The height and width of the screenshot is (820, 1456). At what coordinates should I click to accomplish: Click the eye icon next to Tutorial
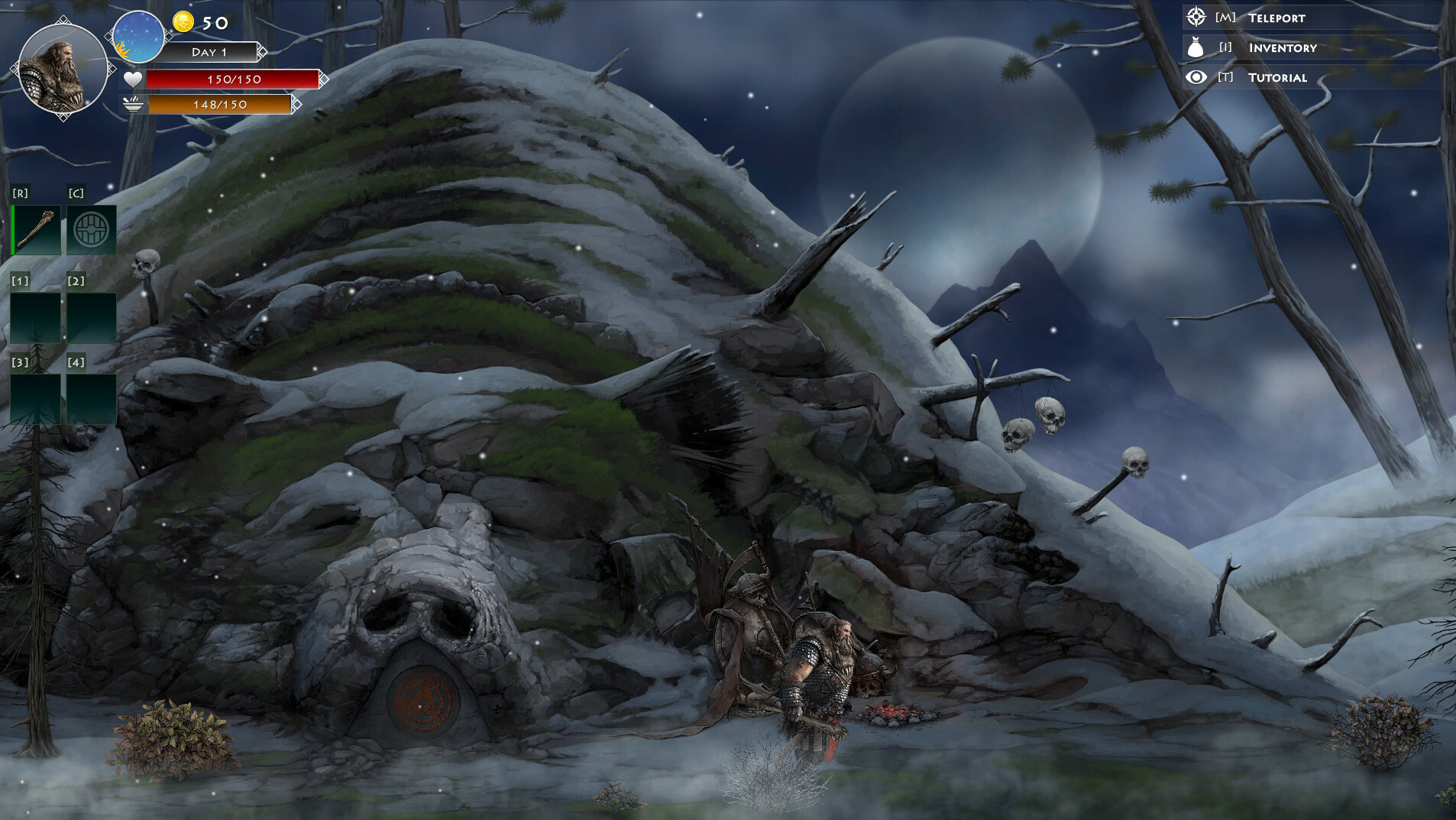point(1194,77)
